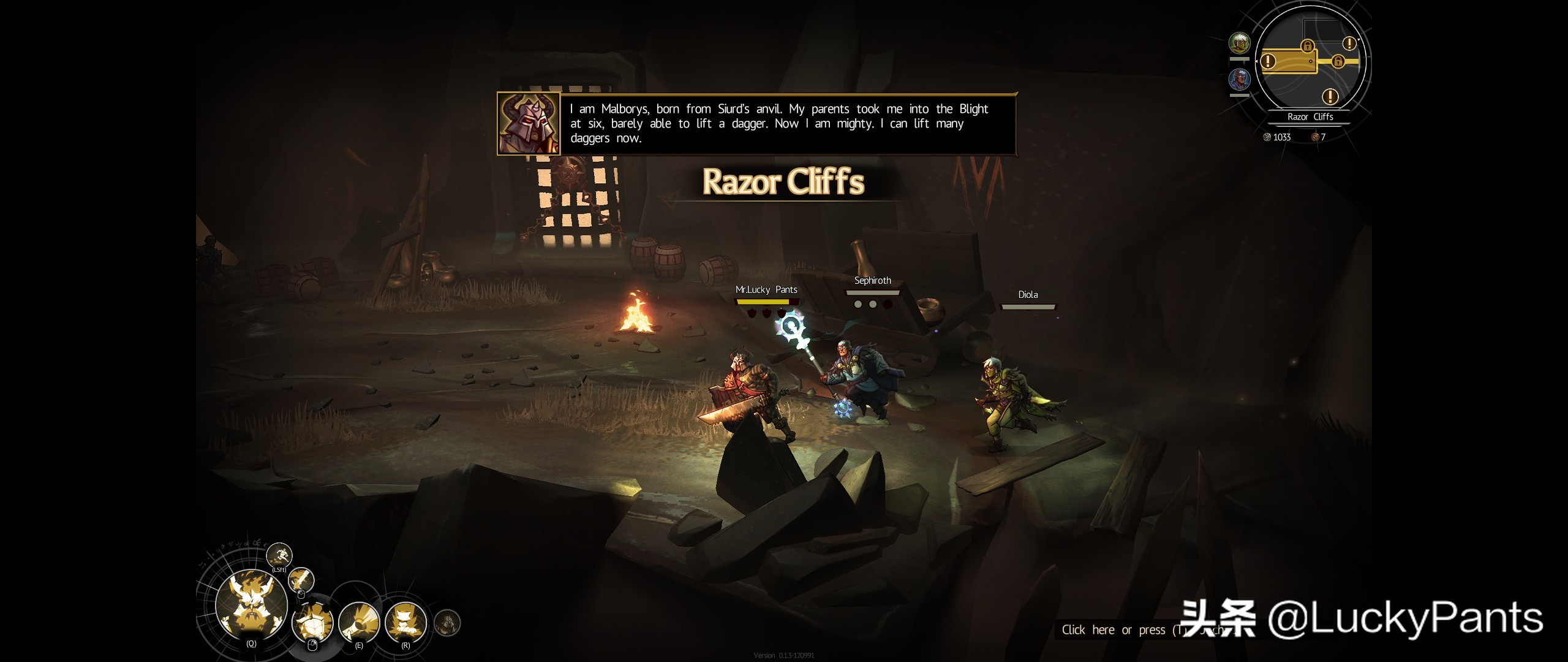
Task: Use the horn blast ability
Action: coord(359,622)
